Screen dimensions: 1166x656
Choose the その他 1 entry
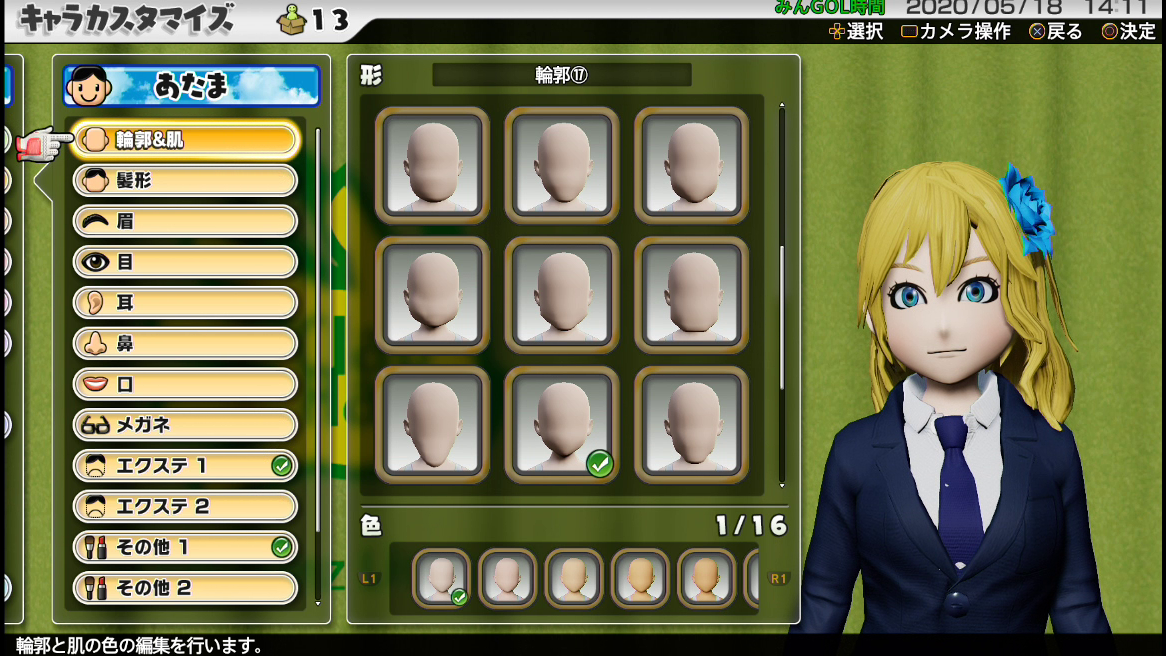pyautogui.click(x=186, y=547)
